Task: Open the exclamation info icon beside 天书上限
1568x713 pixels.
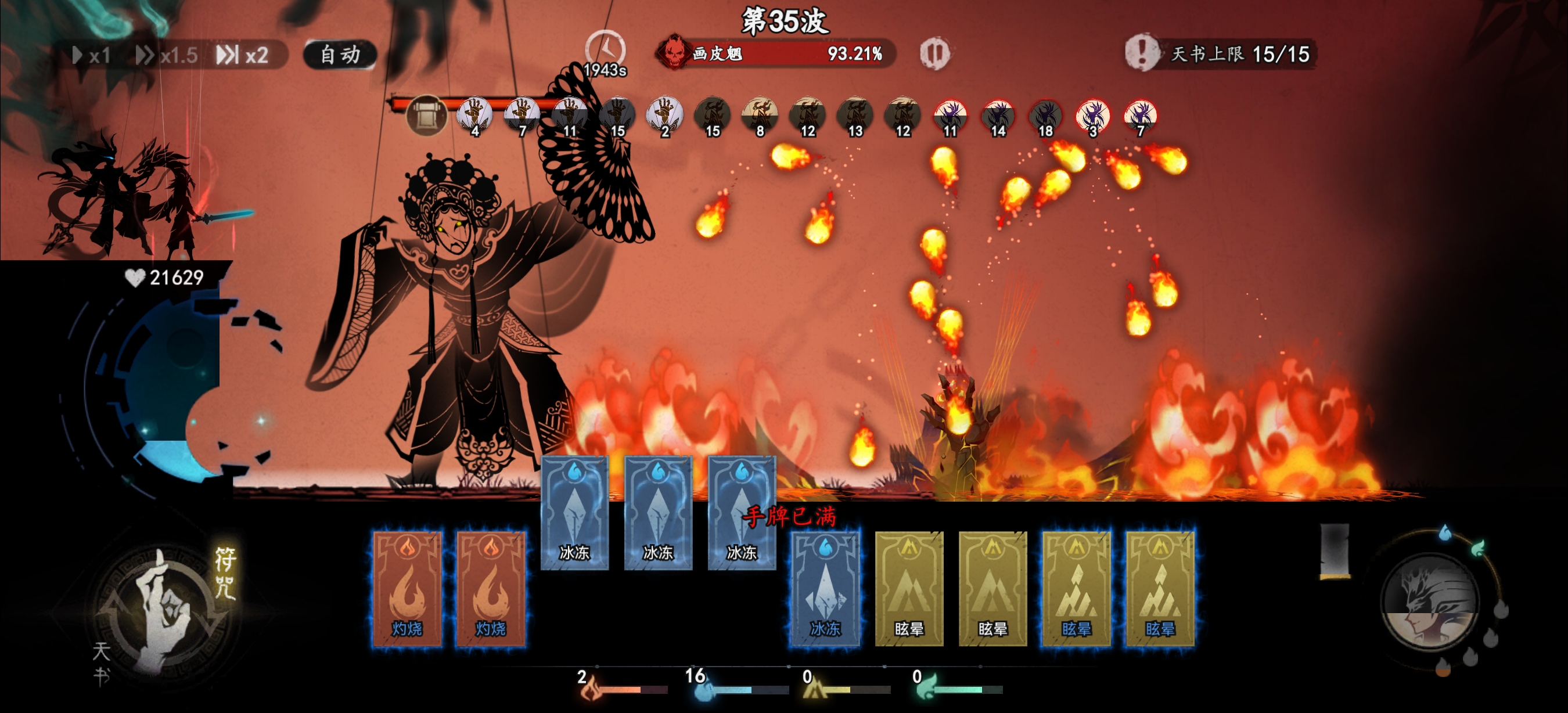Action: point(1141,53)
